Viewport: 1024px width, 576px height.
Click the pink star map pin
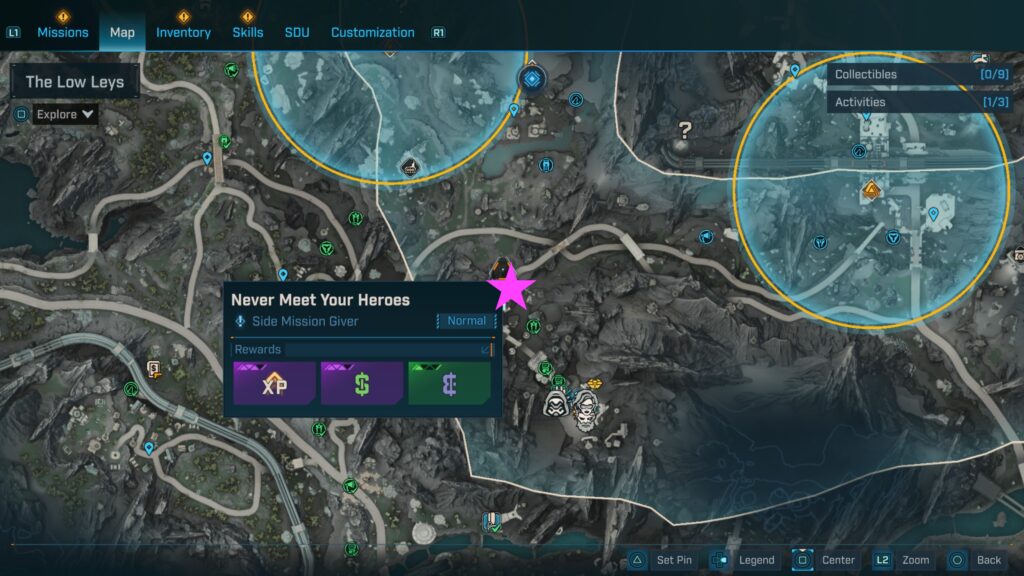click(x=511, y=288)
